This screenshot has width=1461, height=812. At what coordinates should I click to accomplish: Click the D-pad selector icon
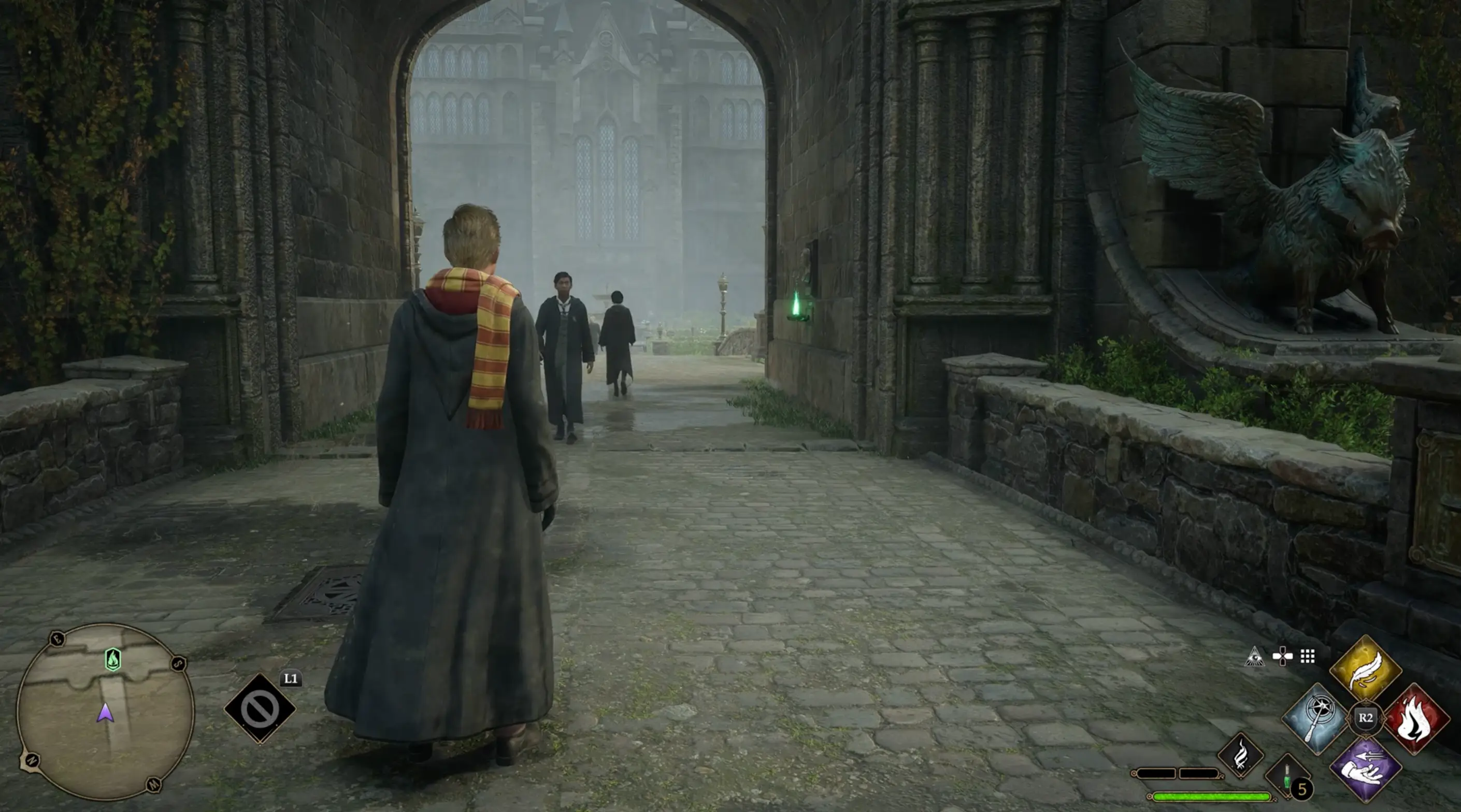coord(1283,657)
